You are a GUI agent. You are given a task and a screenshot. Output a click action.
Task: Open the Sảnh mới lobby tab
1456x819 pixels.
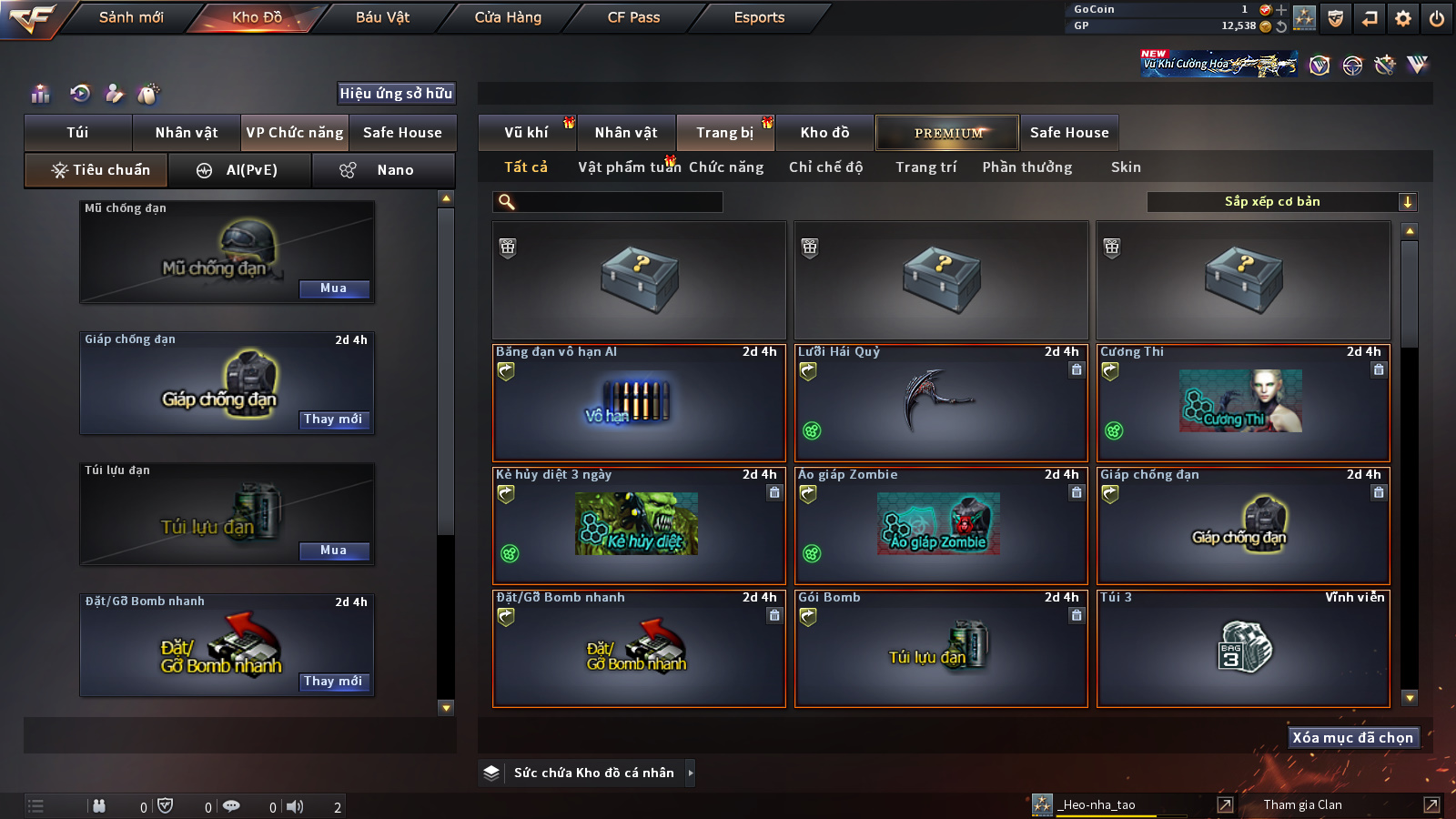coord(131,17)
